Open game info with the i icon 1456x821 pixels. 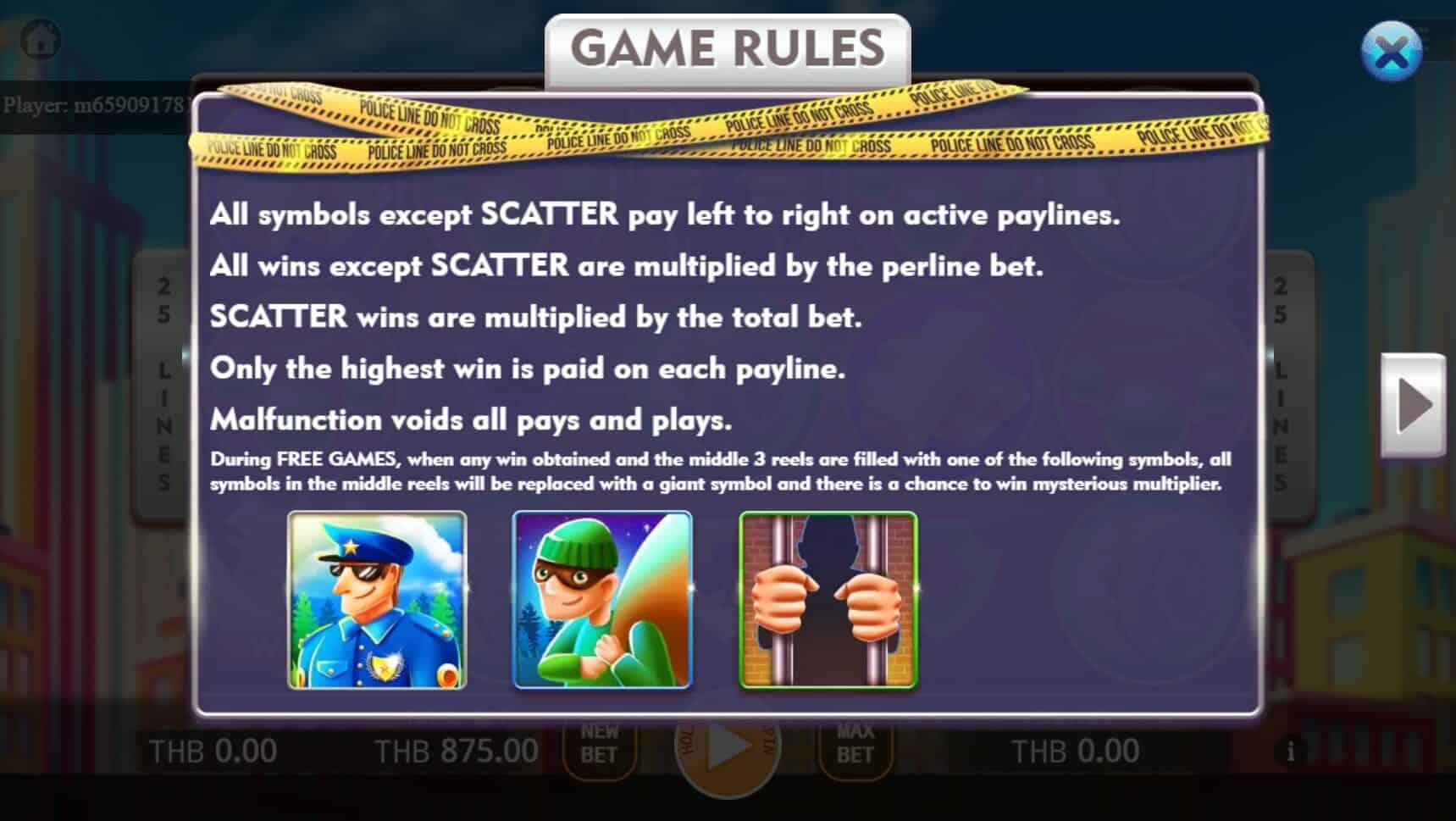point(1291,750)
